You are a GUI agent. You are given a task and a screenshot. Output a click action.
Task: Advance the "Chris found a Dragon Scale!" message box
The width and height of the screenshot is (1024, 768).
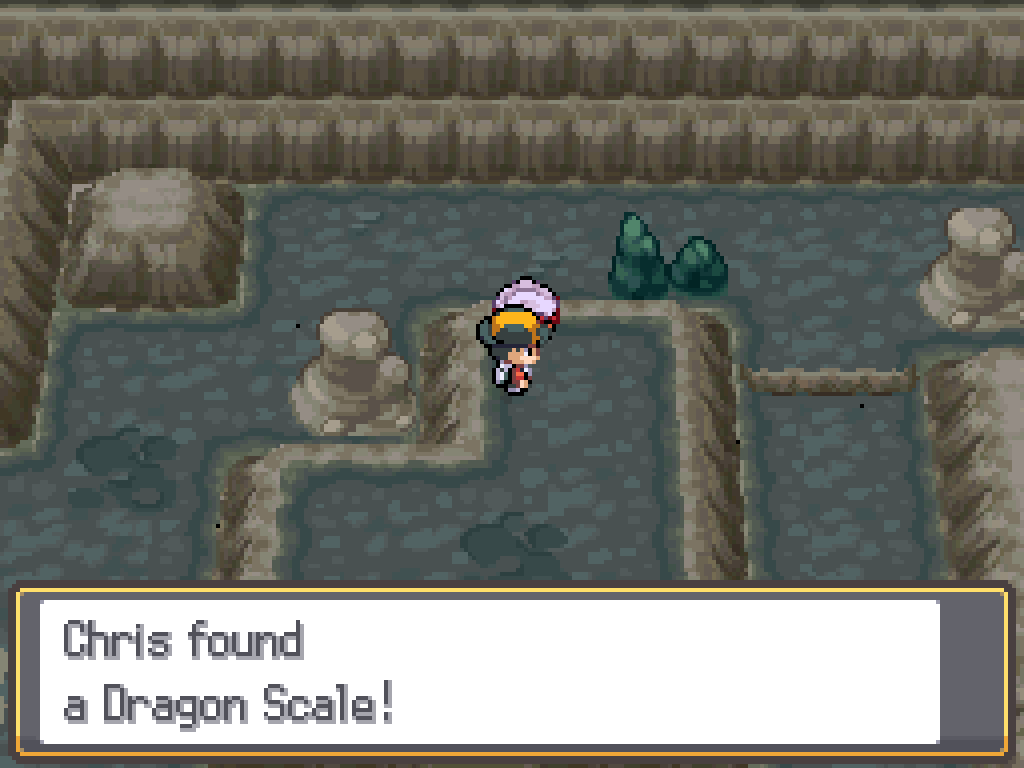pyautogui.click(x=510, y=672)
